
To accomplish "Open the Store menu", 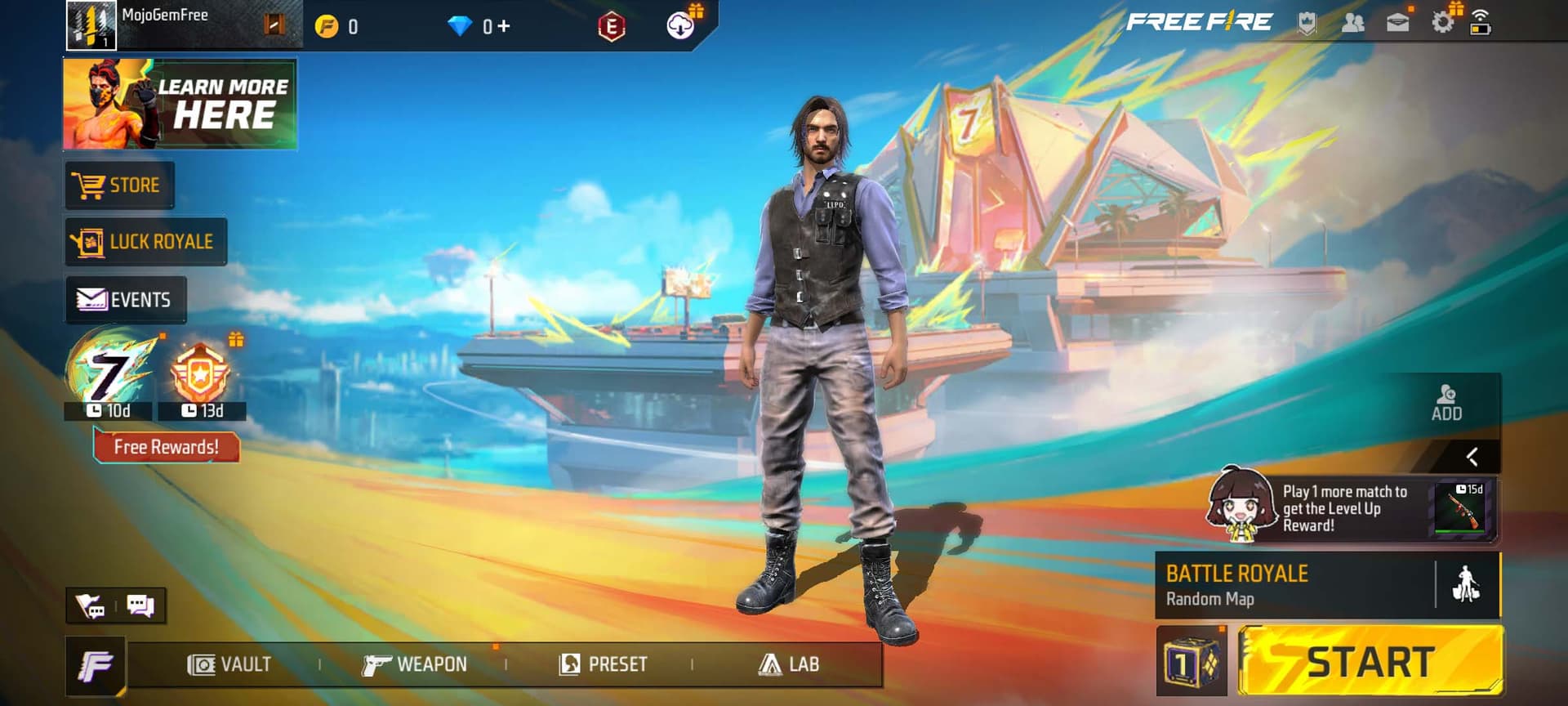I will click(119, 185).
